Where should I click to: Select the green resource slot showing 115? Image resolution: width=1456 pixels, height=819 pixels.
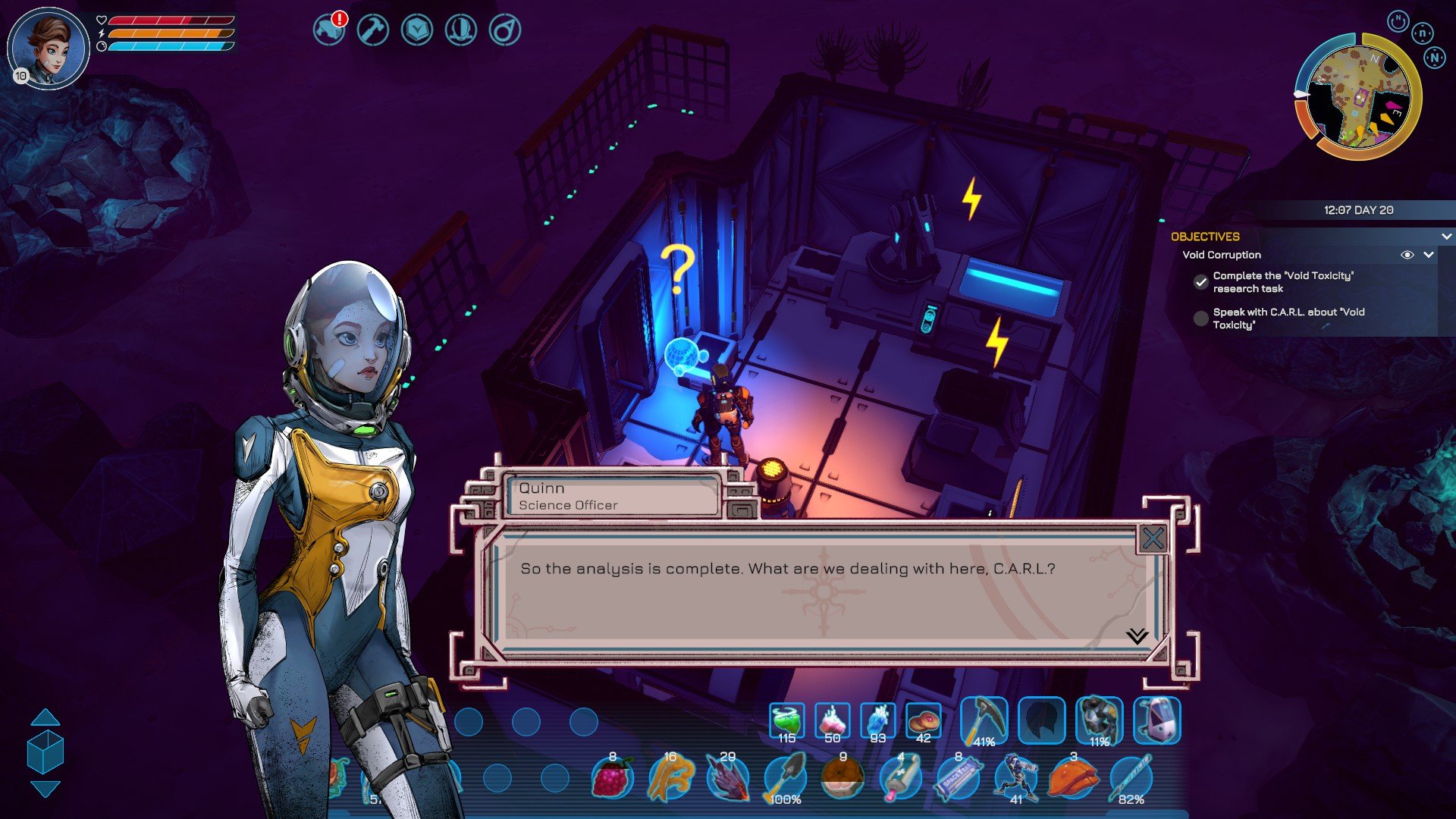point(786,722)
